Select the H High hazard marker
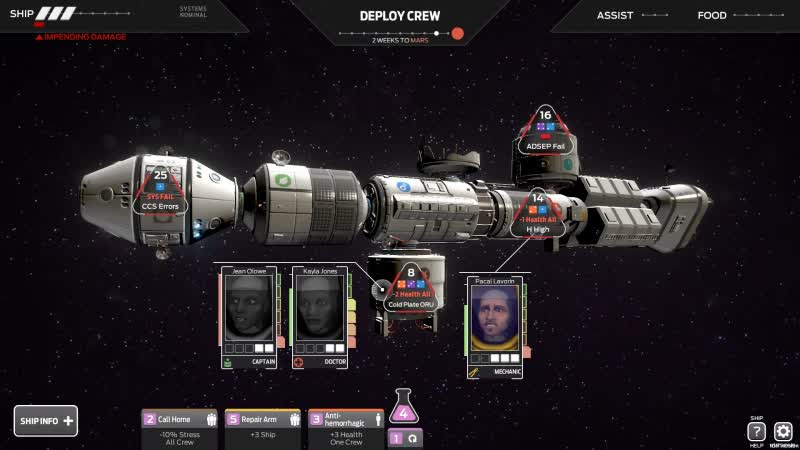This screenshot has height=450, width=800. tap(537, 213)
